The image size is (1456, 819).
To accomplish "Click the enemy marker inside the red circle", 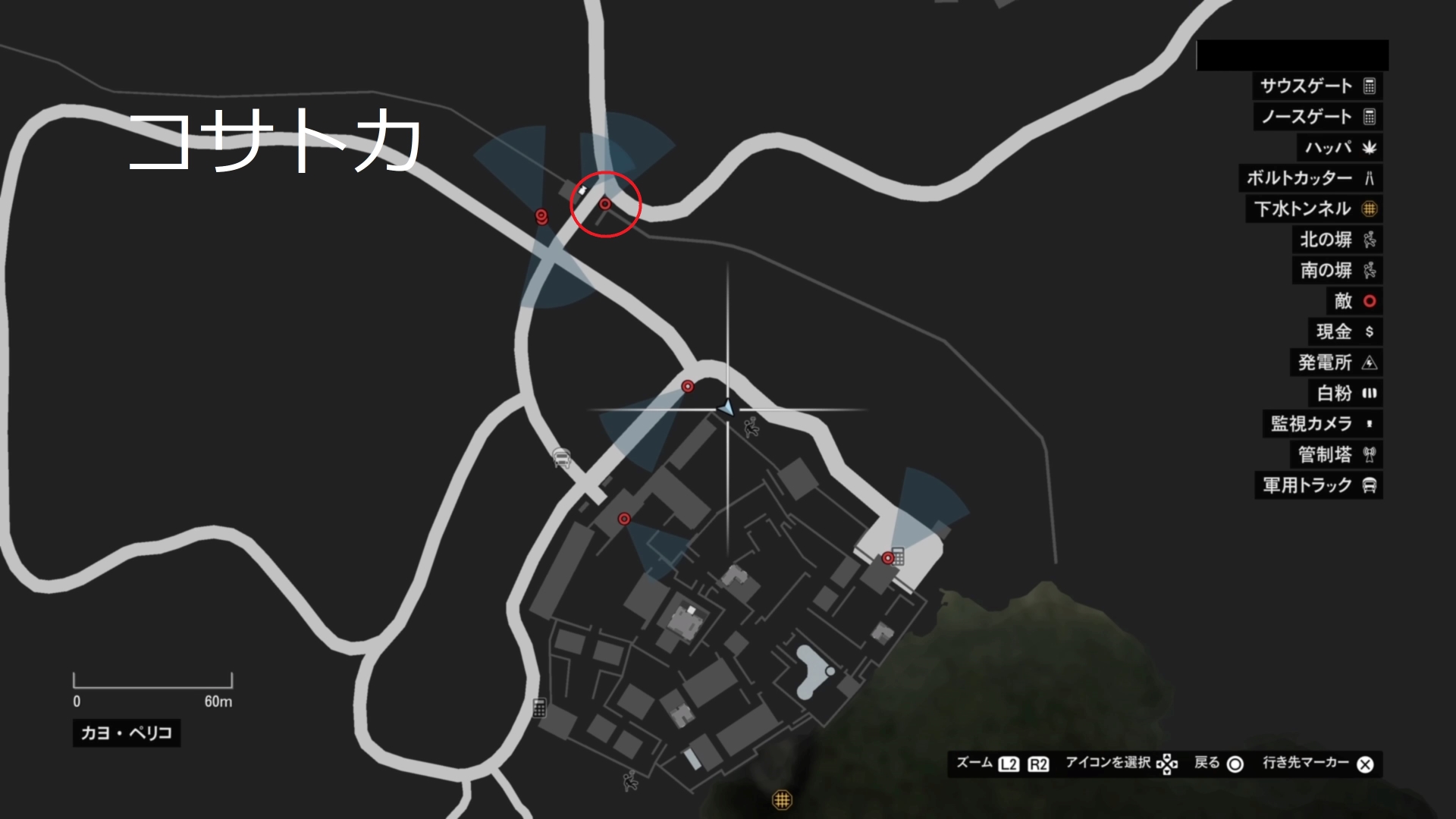I will pos(605,204).
